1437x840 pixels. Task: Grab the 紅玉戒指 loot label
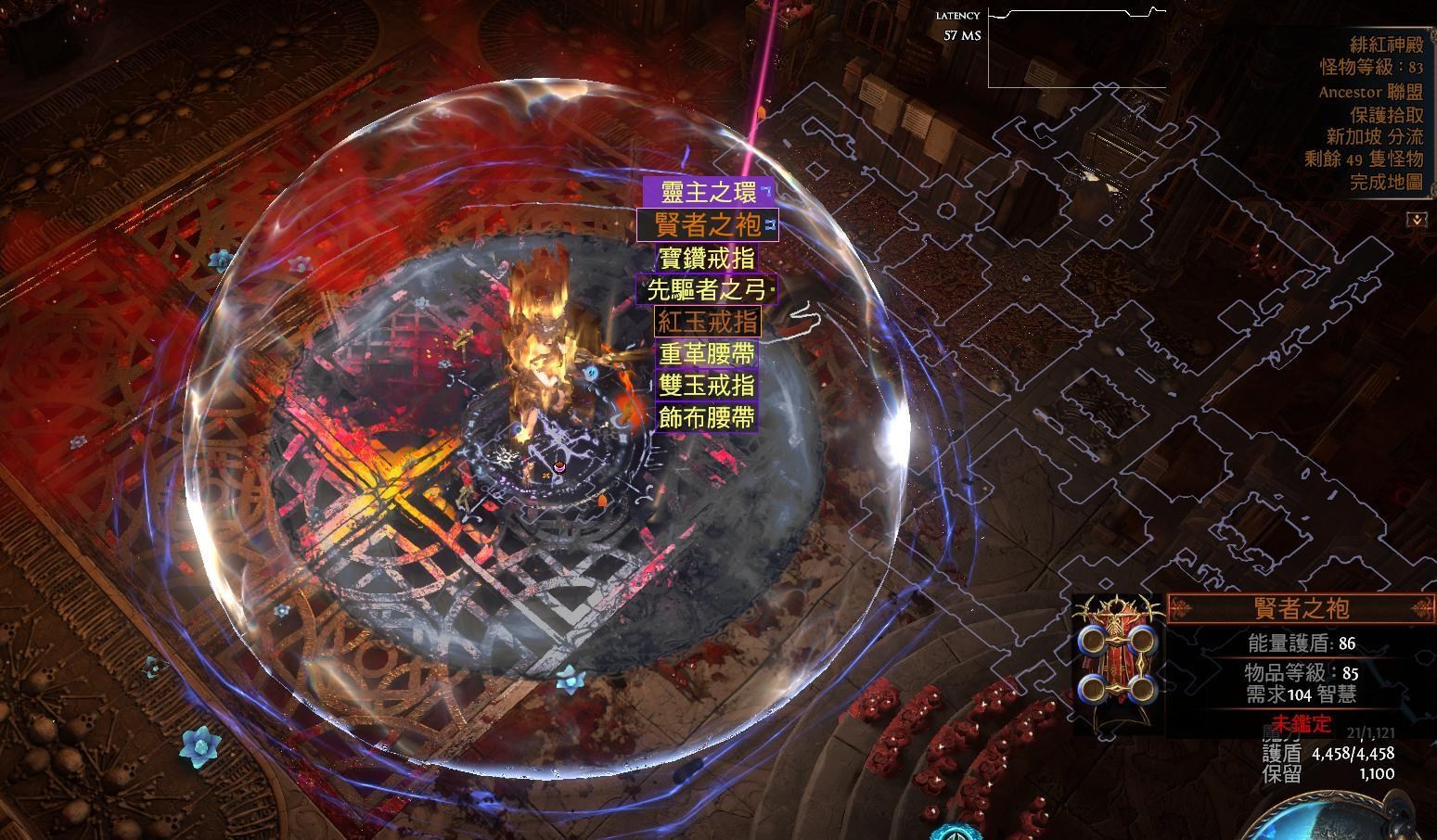click(707, 322)
